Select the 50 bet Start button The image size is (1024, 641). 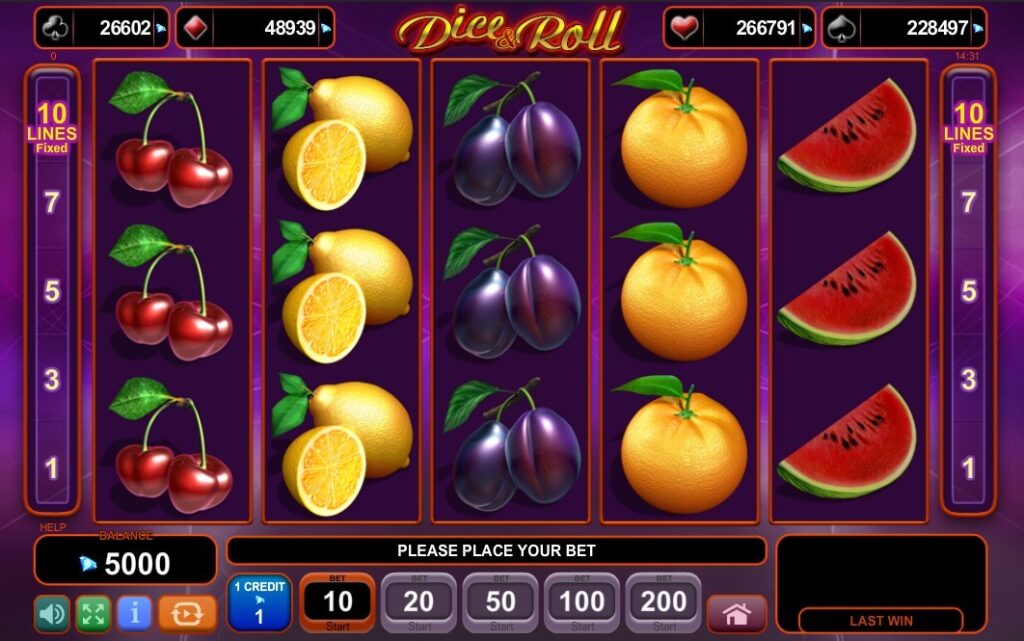[x=501, y=602]
